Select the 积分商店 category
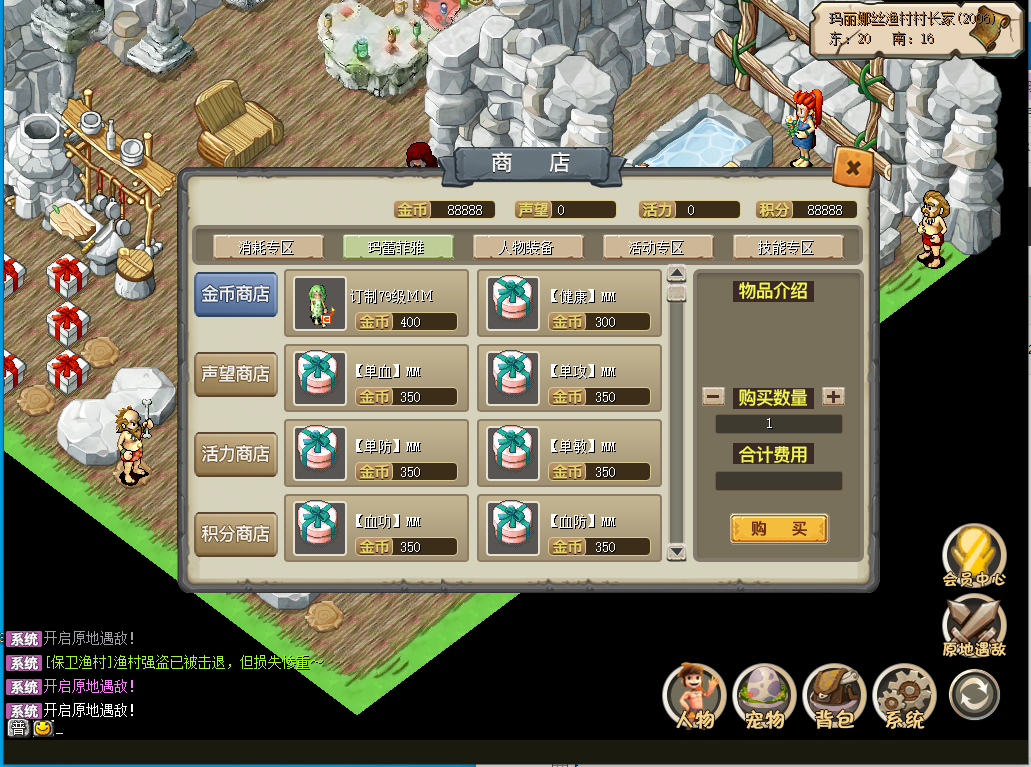Viewport: 1031px width, 767px height. tap(236, 534)
